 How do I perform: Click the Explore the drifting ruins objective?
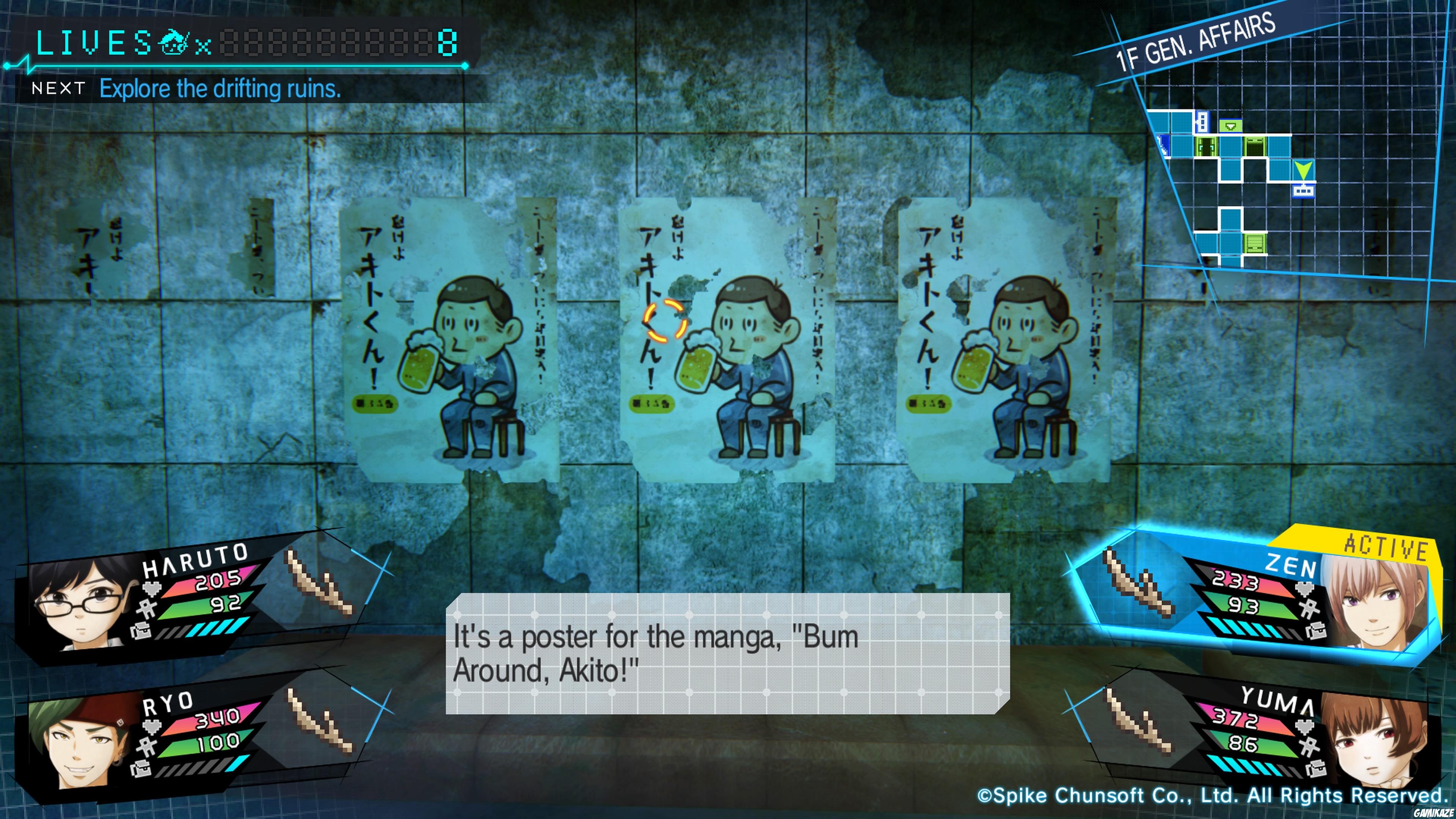(x=220, y=89)
